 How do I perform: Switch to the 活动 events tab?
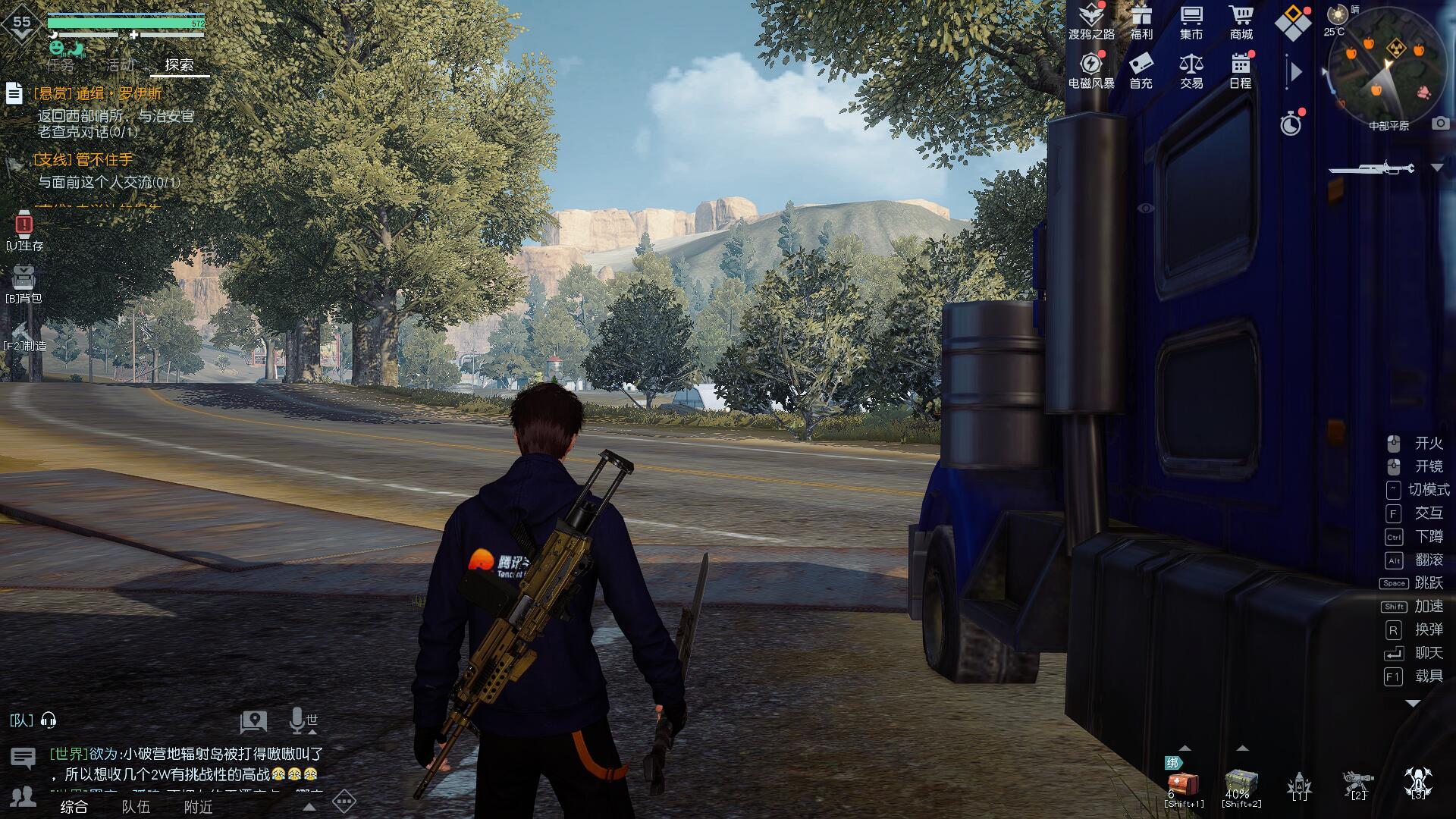[120, 65]
